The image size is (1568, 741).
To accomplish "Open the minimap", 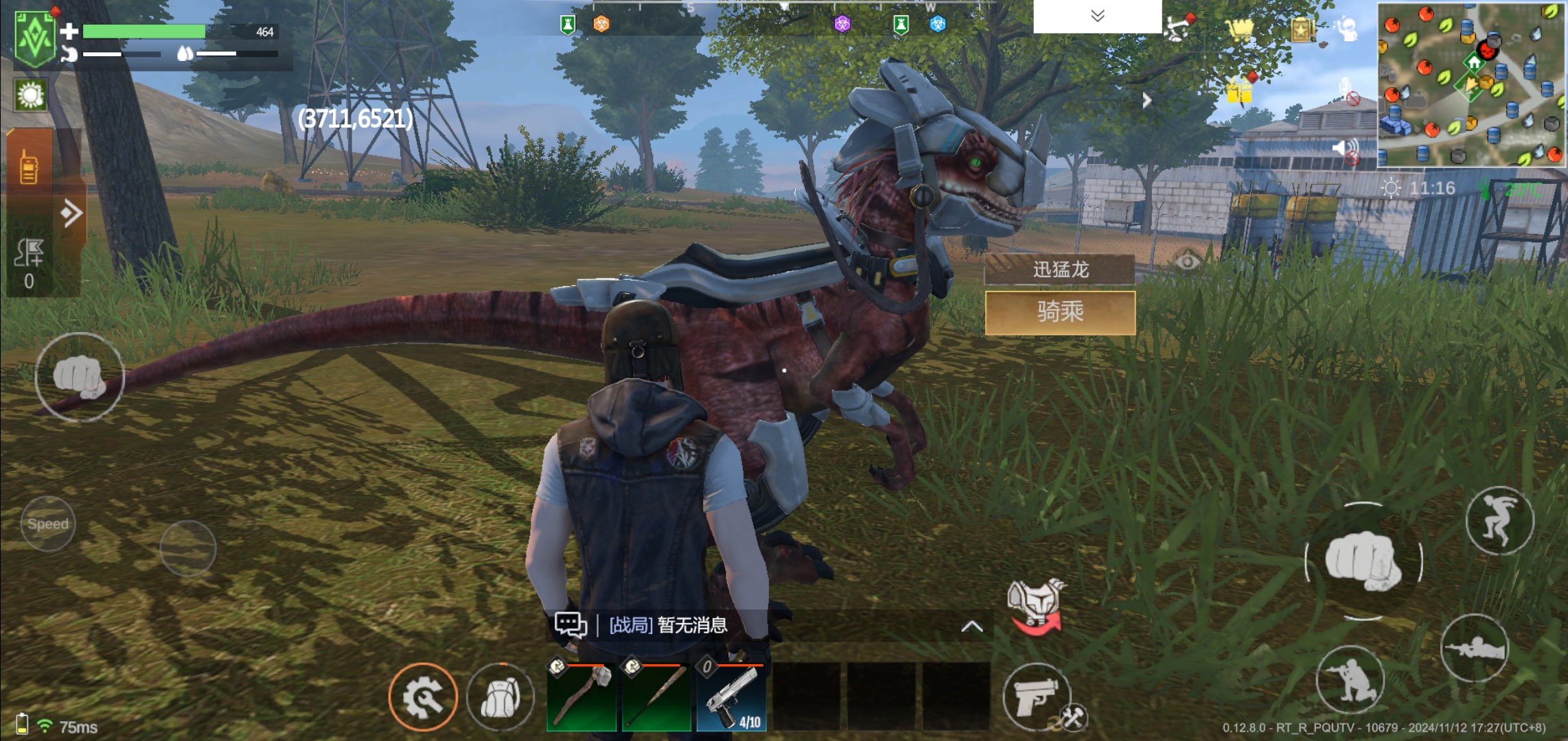I will tap(1471, 85).
